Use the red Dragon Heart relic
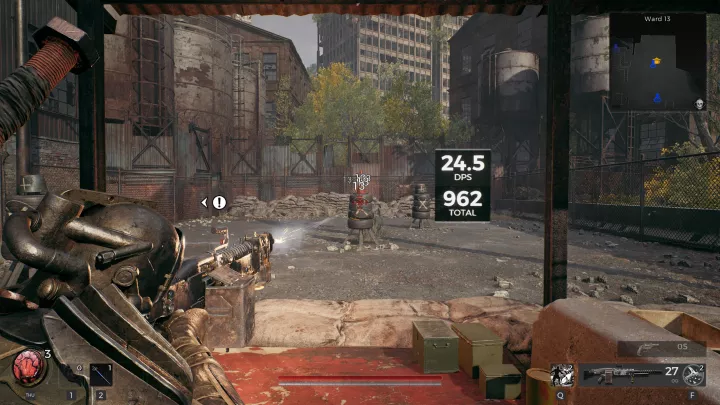 point(27,367)
